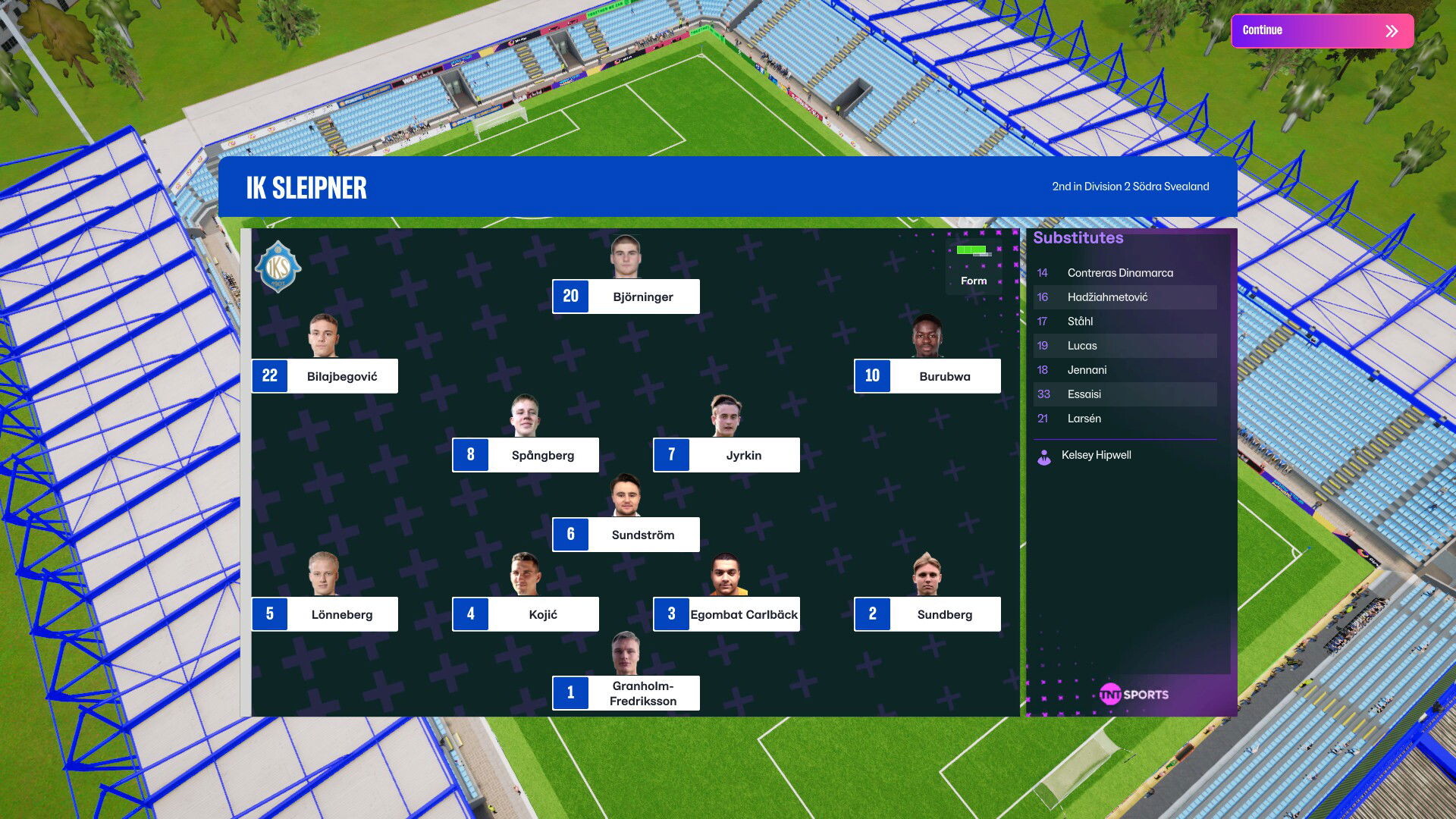Select Jyrkin's number 7 card
This screenshot has width=1456, height=819.
tap(726, 455)
